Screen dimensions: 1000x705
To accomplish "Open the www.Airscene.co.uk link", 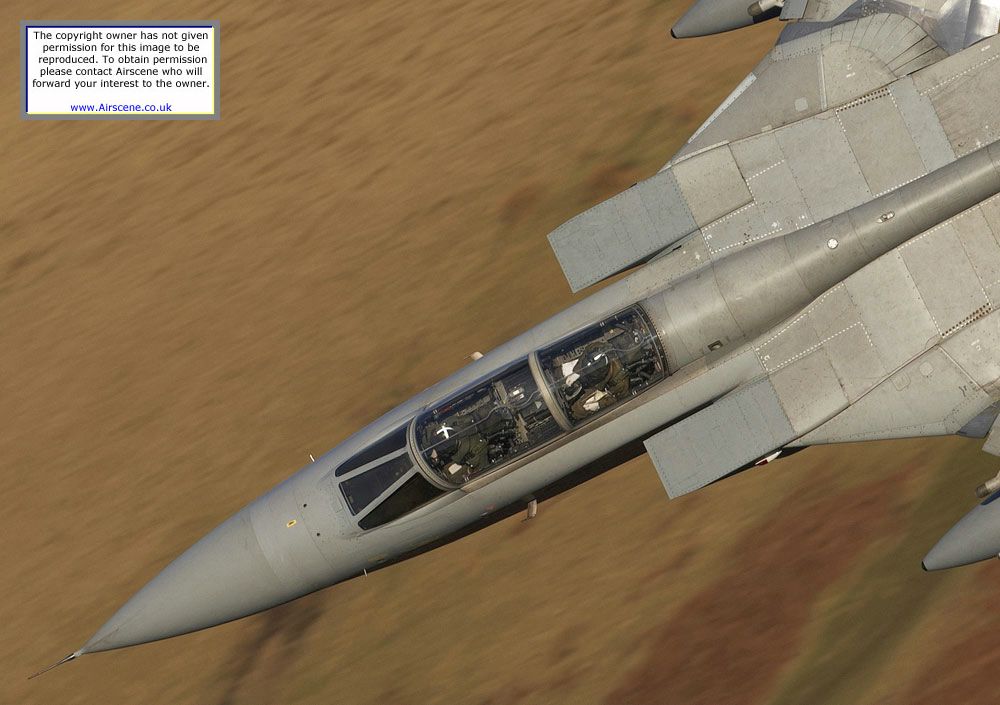I will pos(121,107).
